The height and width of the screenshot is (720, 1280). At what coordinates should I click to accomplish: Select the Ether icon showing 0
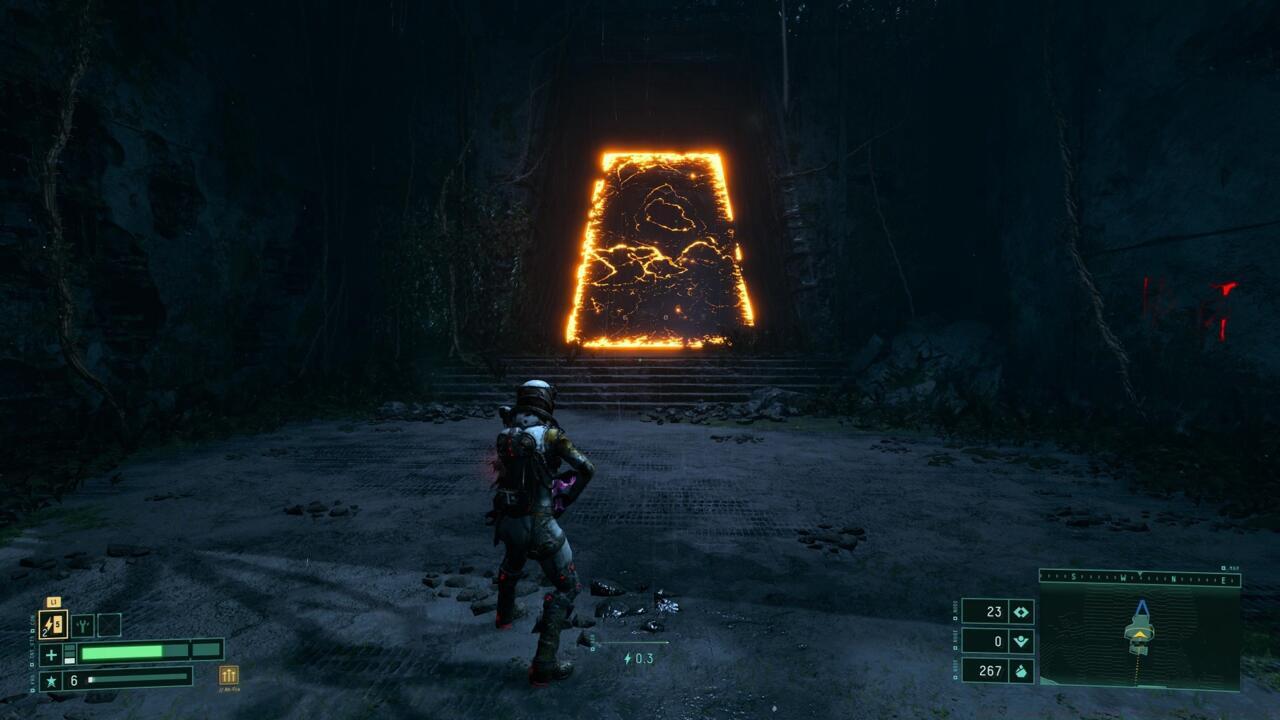click(1022, 641)
